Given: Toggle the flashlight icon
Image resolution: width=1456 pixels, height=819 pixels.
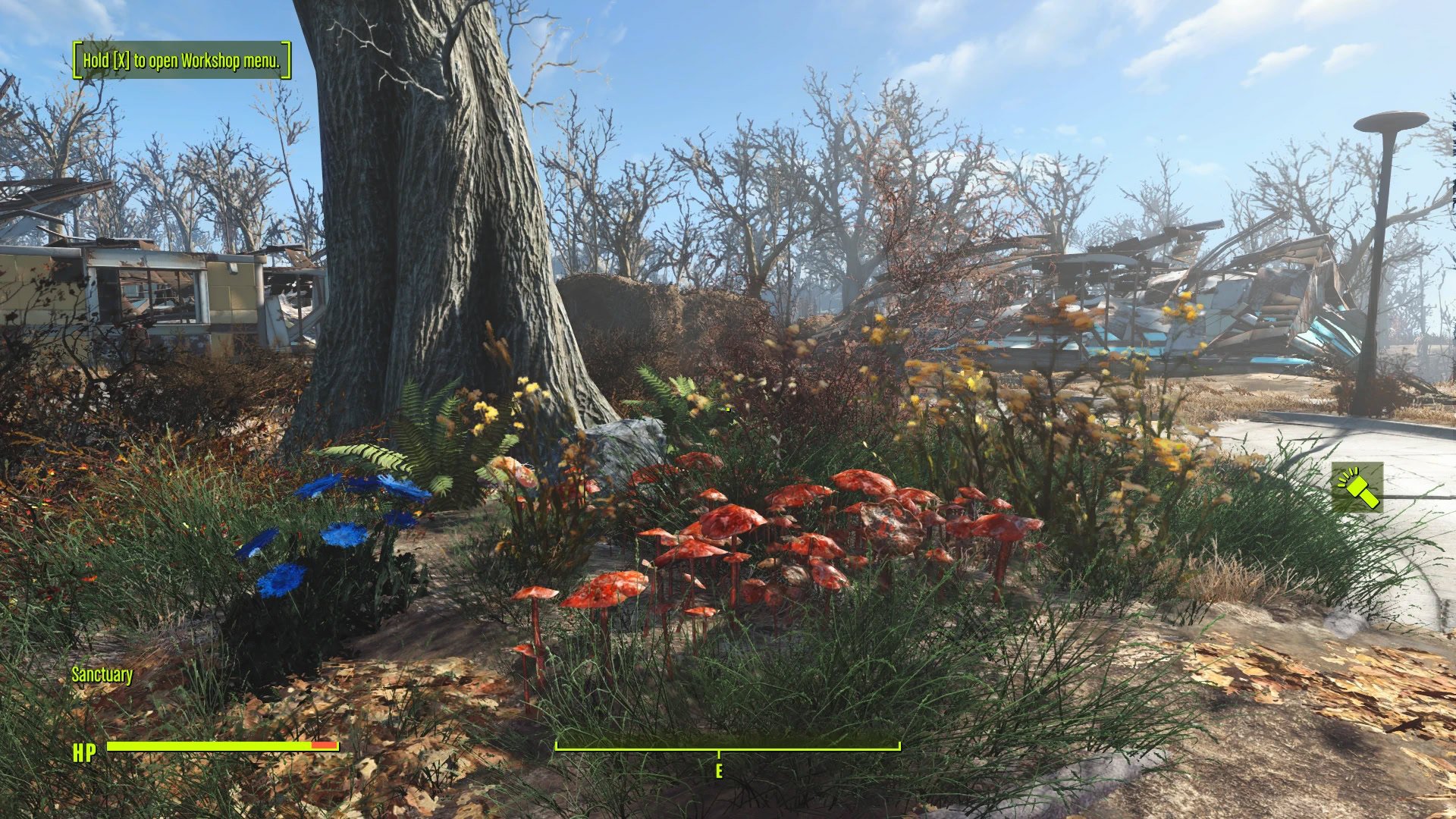Looking at the screenshot, I should pyautogui.click(x=1357, y=488).
